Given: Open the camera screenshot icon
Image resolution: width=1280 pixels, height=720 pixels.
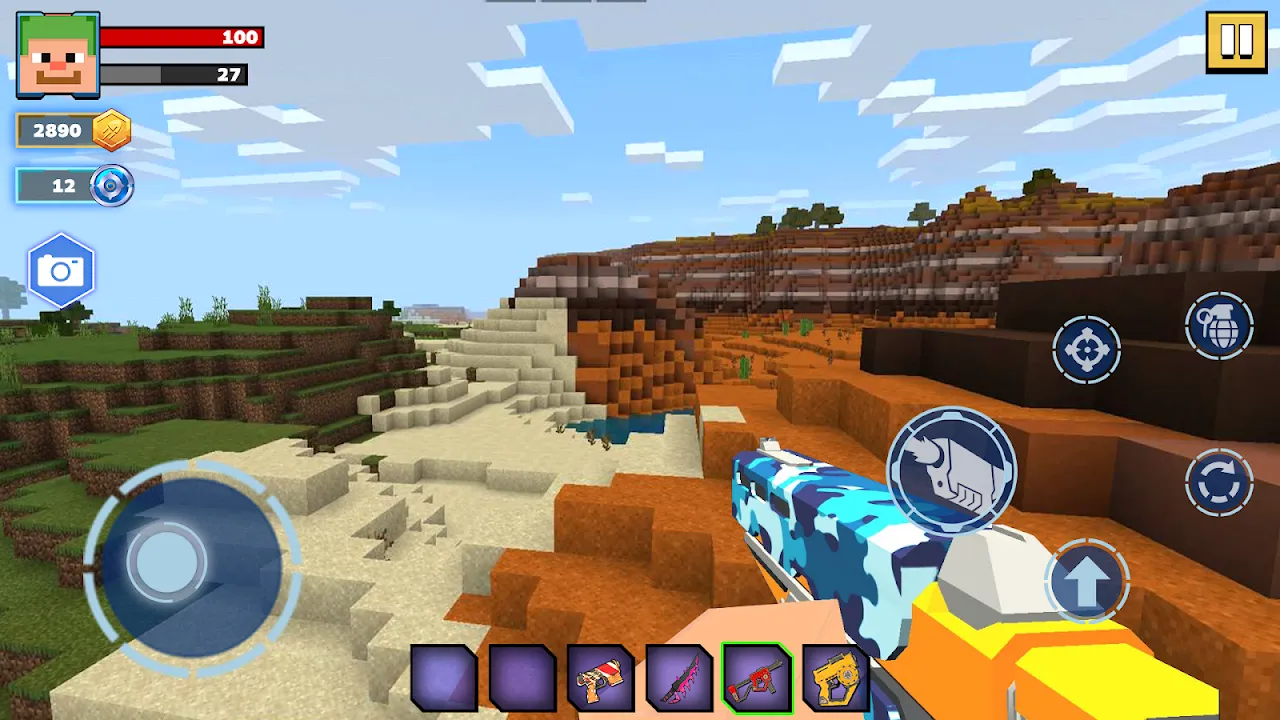Looking at the screenshot, I should tap(62, 268).
